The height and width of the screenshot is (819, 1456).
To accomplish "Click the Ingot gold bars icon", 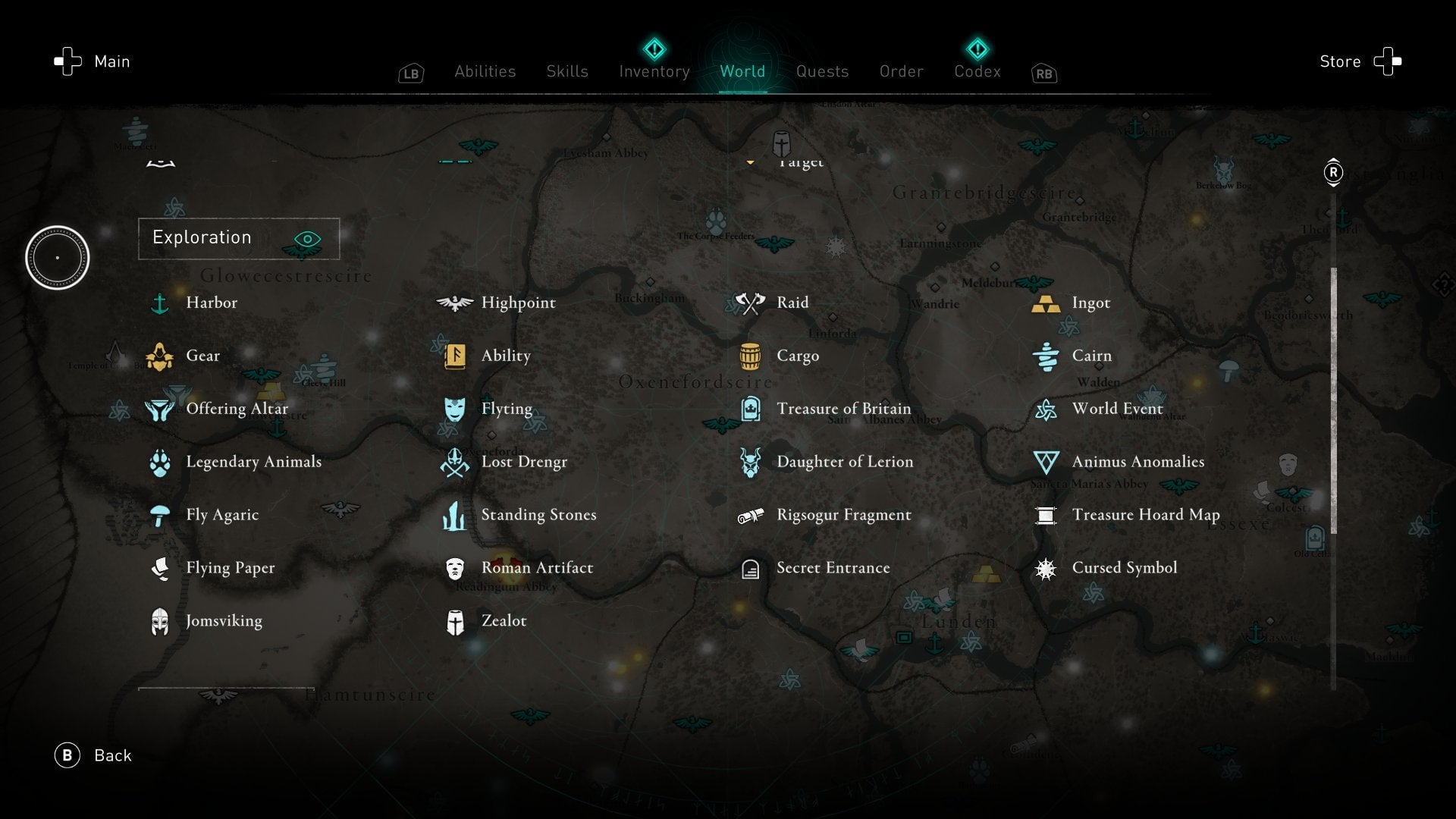I will point(1047,302).
